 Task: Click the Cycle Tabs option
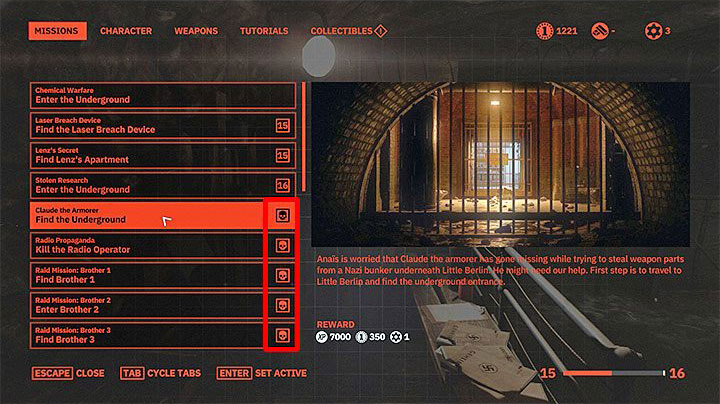pyautogui.click(x=161, y=374)
